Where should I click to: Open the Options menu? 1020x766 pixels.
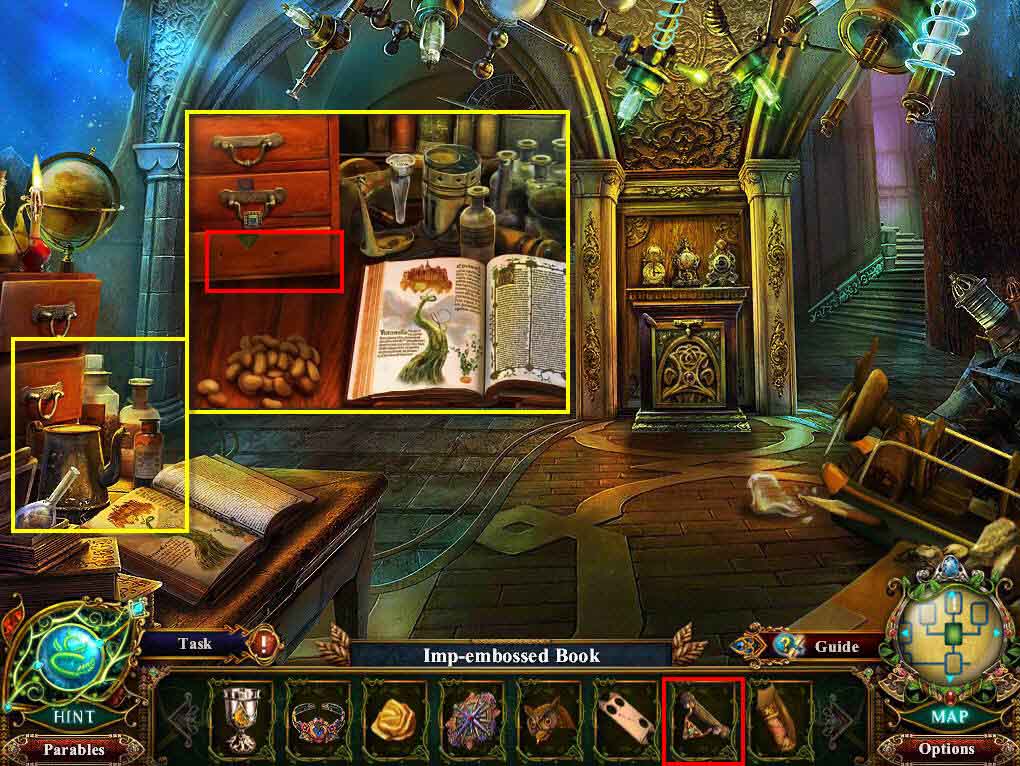pyautogui.click(x=946, y=748)
